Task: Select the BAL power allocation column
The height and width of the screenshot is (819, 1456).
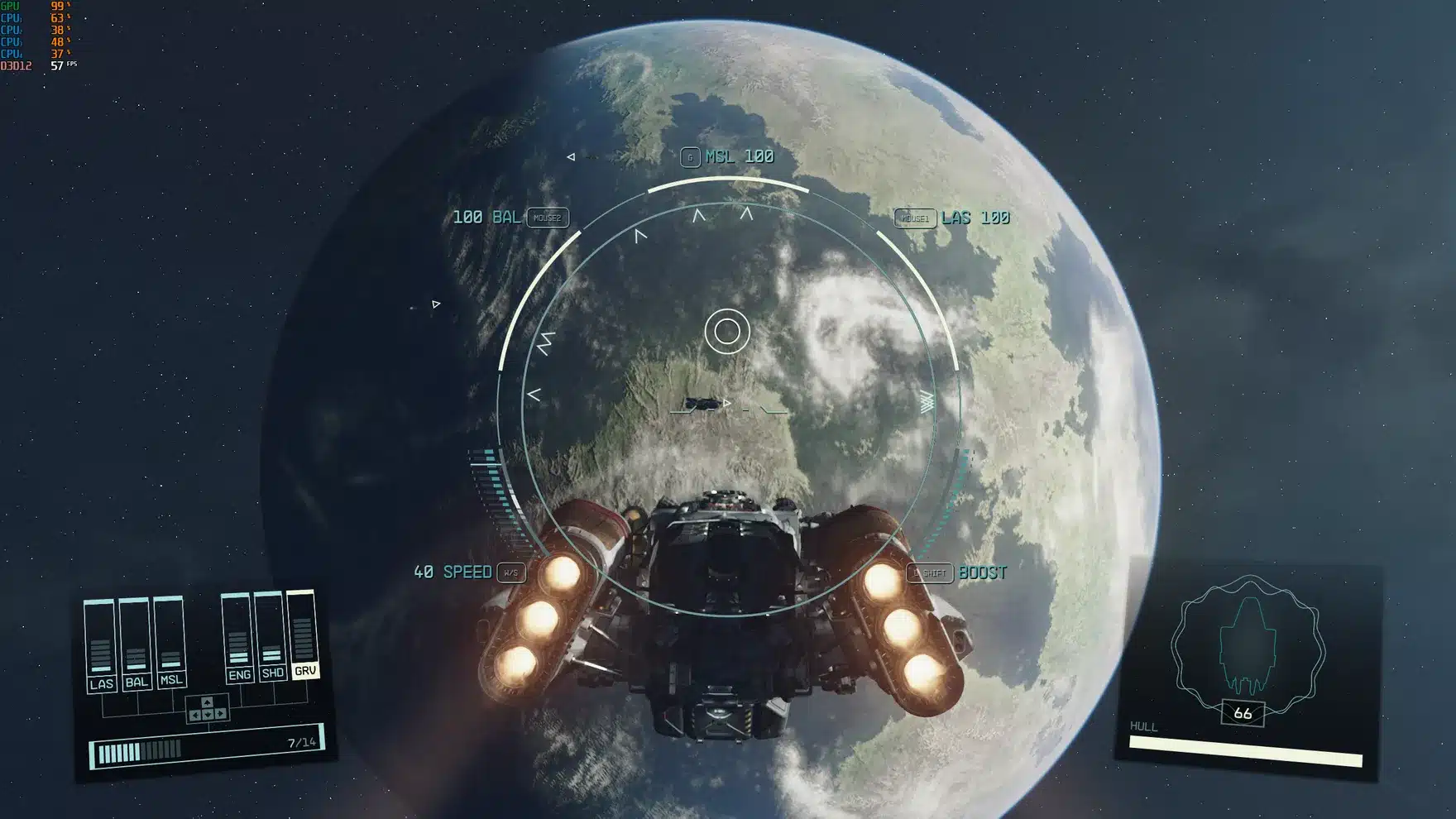Action: pyautogui.click(x=138, y=683)
